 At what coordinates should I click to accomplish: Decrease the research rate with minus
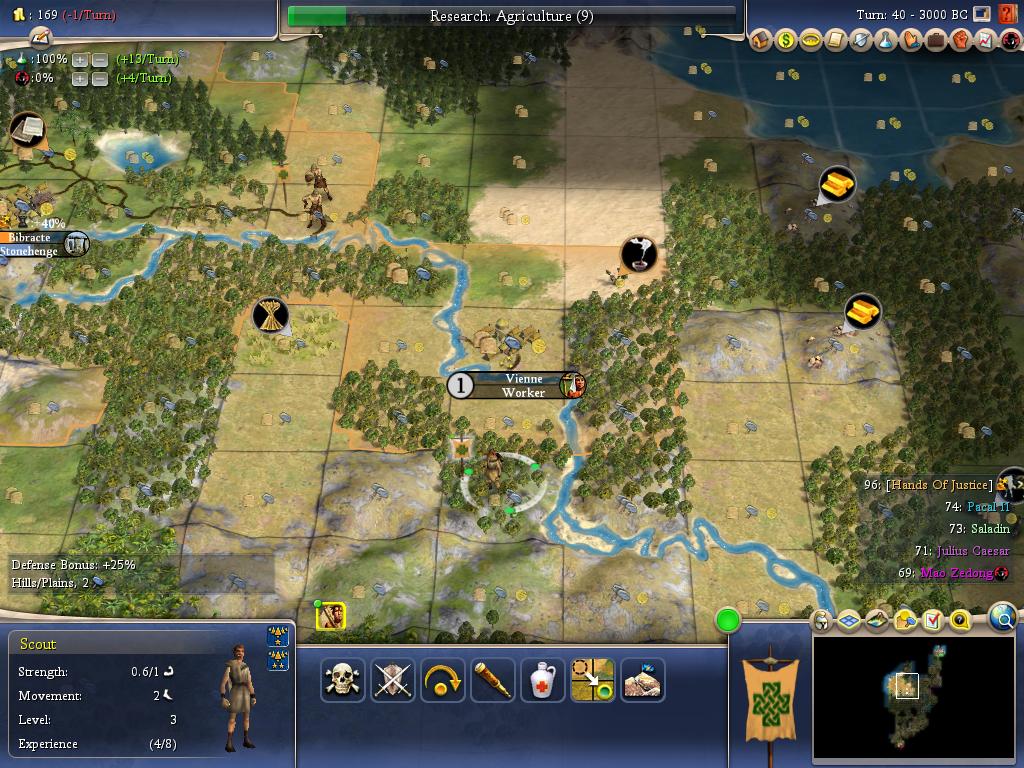100,59
